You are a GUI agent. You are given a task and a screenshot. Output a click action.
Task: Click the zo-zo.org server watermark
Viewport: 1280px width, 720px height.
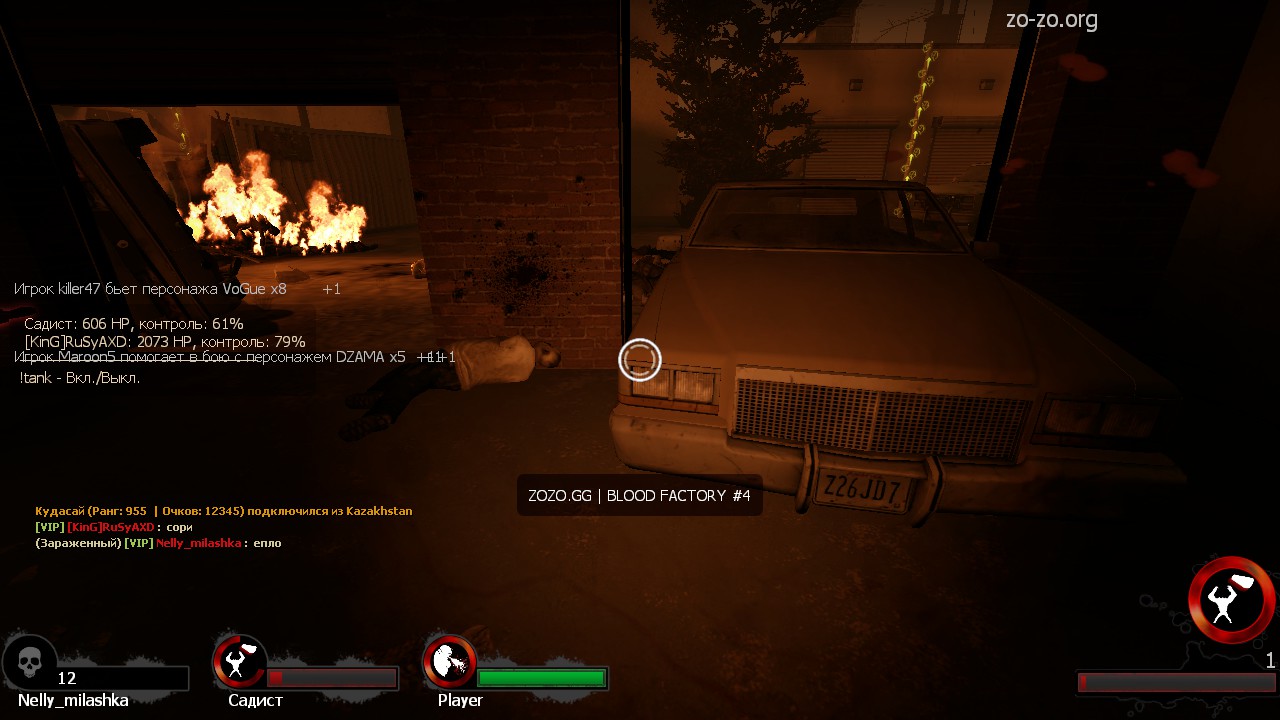tap(1051, 19)
